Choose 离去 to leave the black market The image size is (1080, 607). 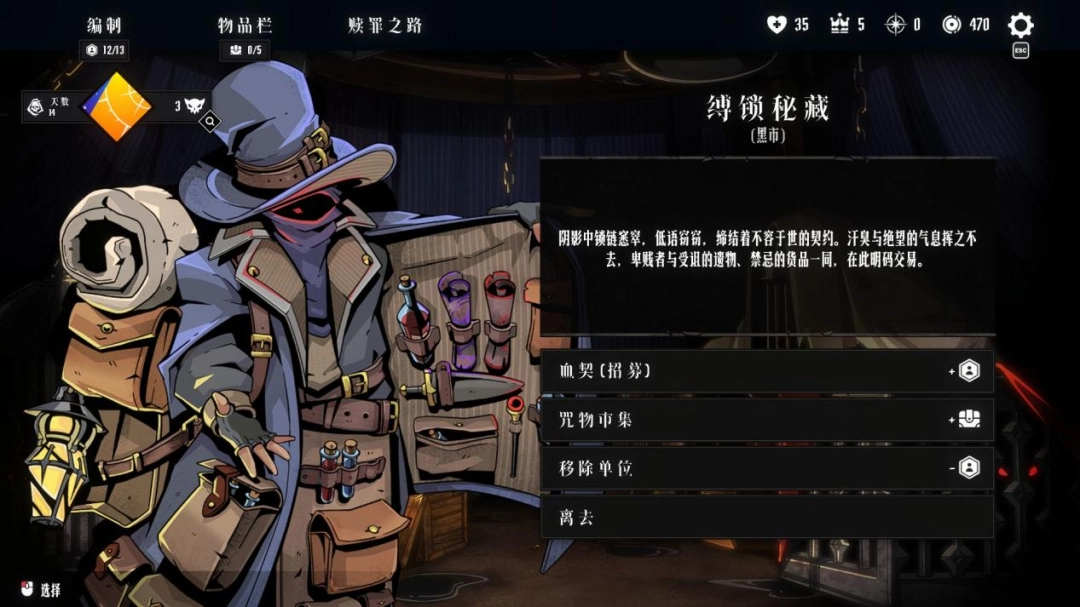coord(766,517)
